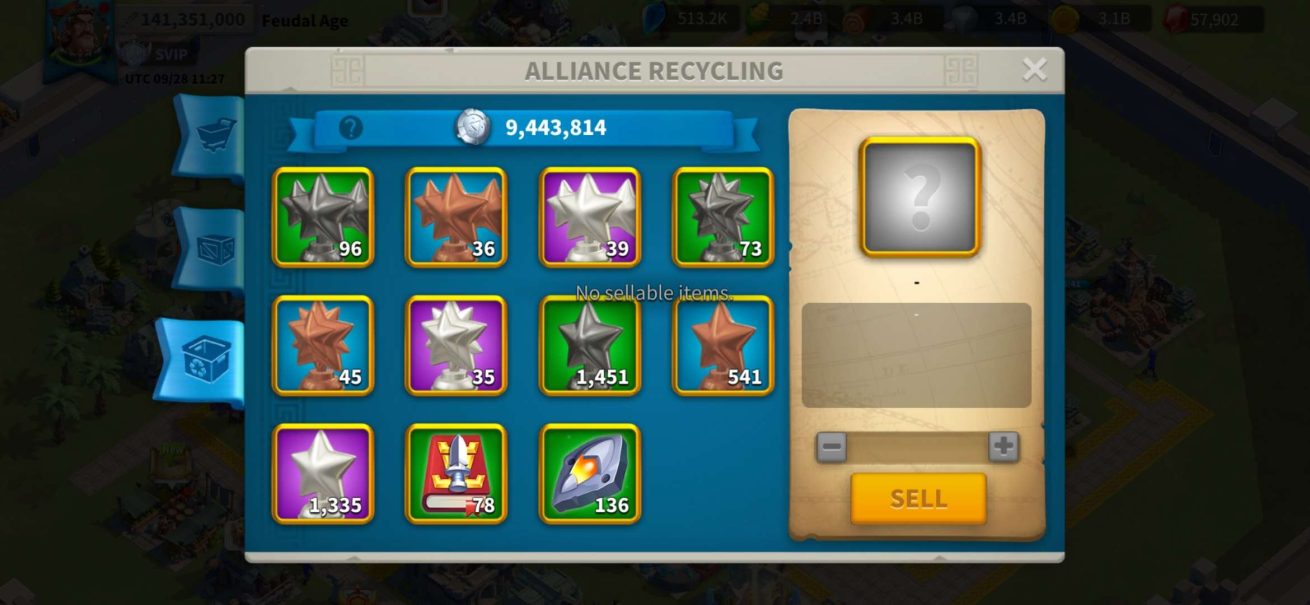The image size is (1310, 605).
Task: Select the silver star stack of 1,335
Action: tap(323, 473)
